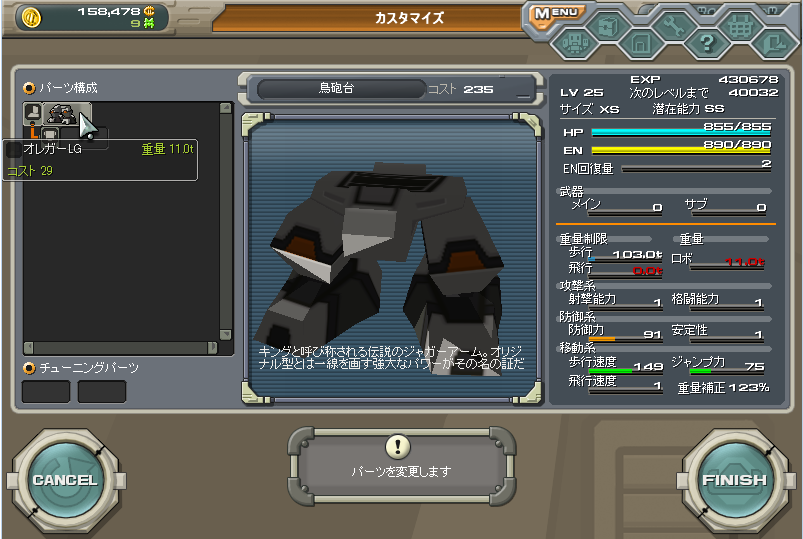Open the crate box menu icon

pos(607,25)
